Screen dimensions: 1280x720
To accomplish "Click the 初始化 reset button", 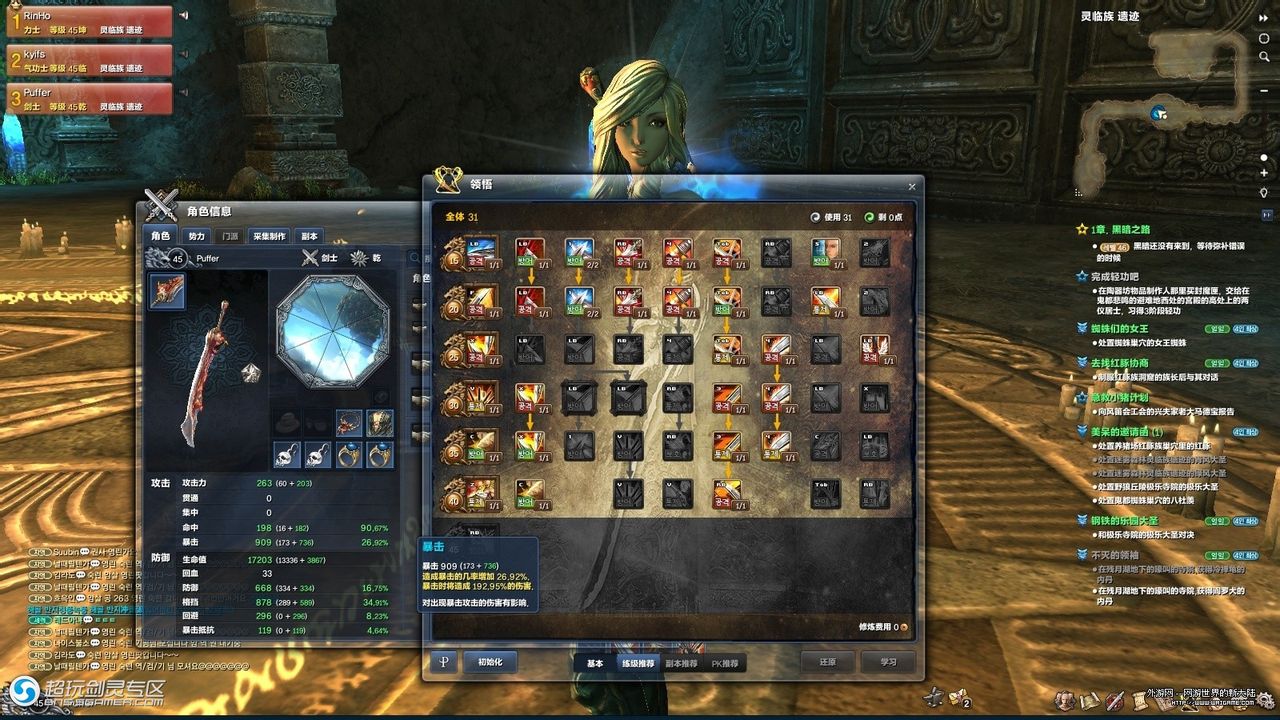I will tap(489, 662).
